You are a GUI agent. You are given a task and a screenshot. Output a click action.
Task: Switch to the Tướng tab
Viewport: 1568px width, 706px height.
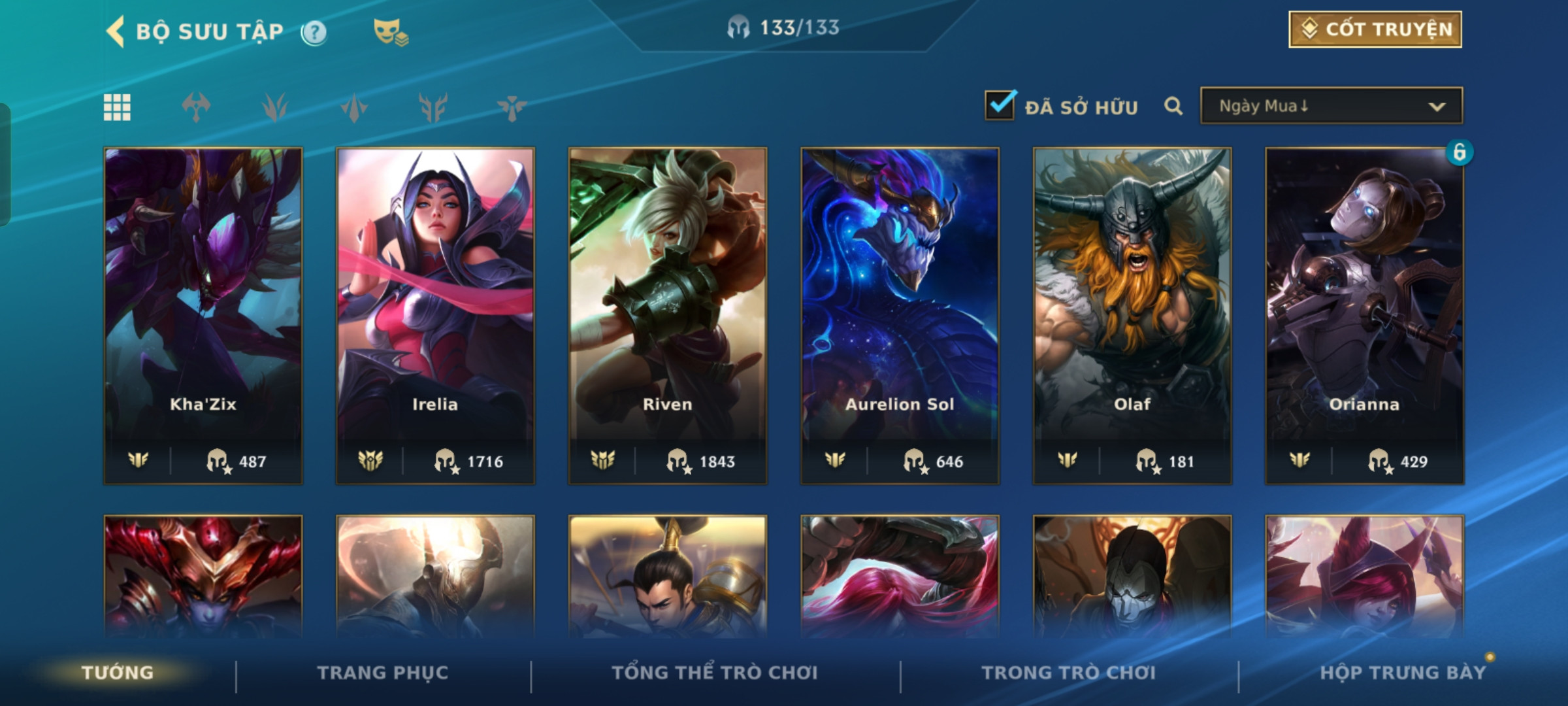[118, 673]
